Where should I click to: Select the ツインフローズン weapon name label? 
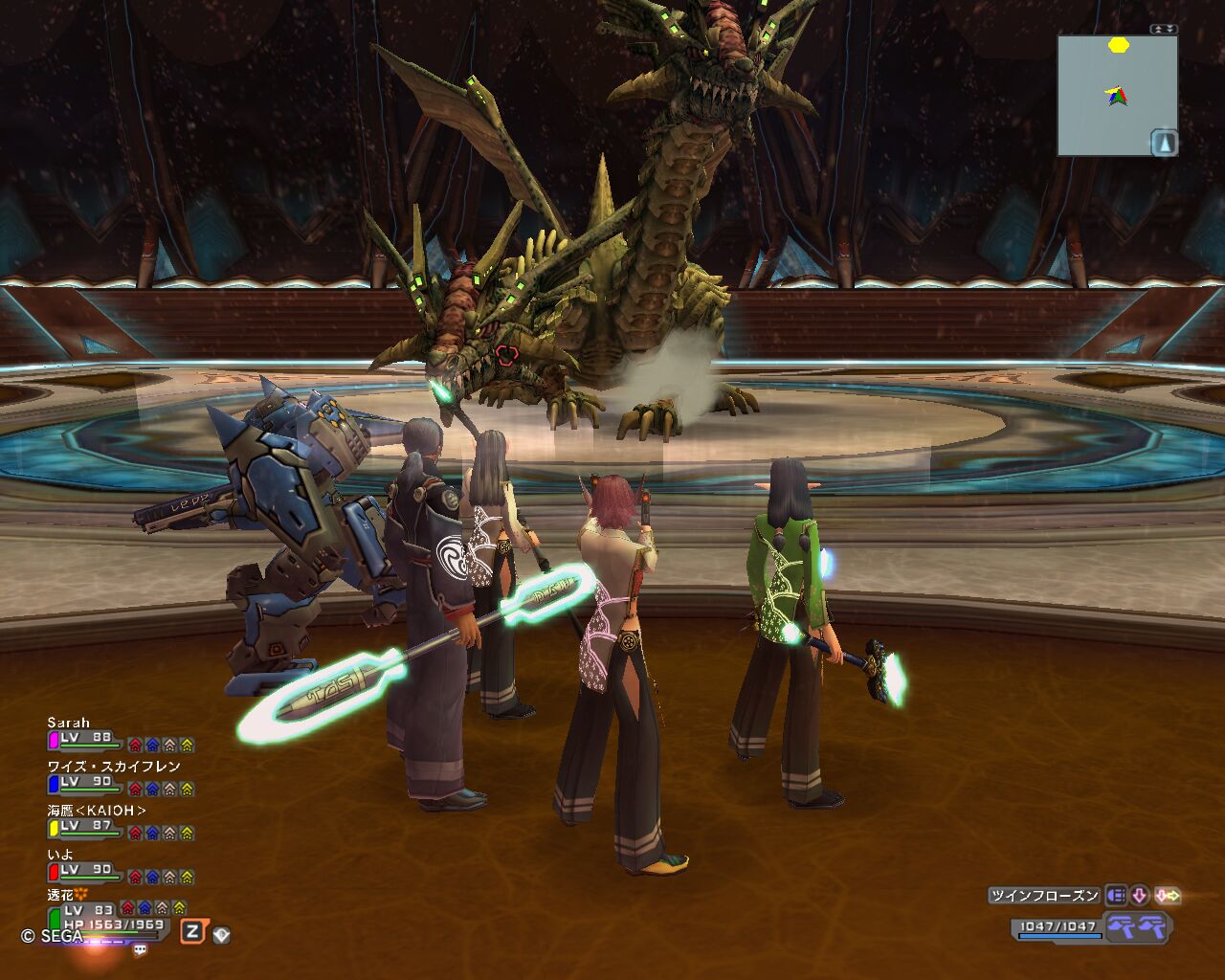tap(1045, 896)
